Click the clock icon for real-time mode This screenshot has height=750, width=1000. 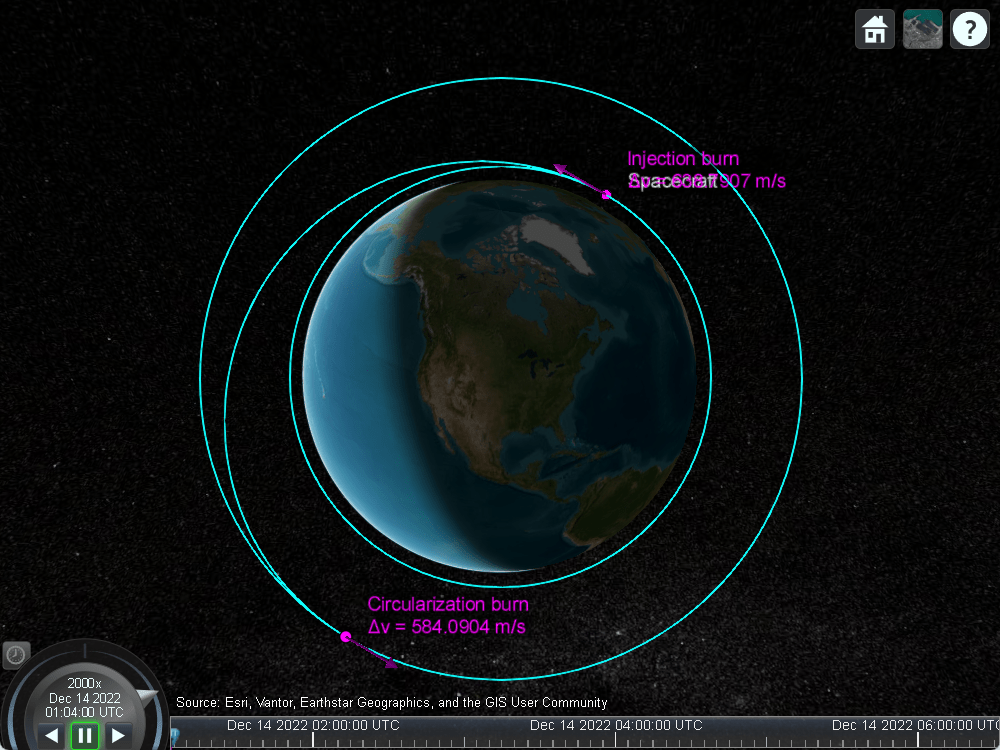pyautogui.click(x=16, y=655)
